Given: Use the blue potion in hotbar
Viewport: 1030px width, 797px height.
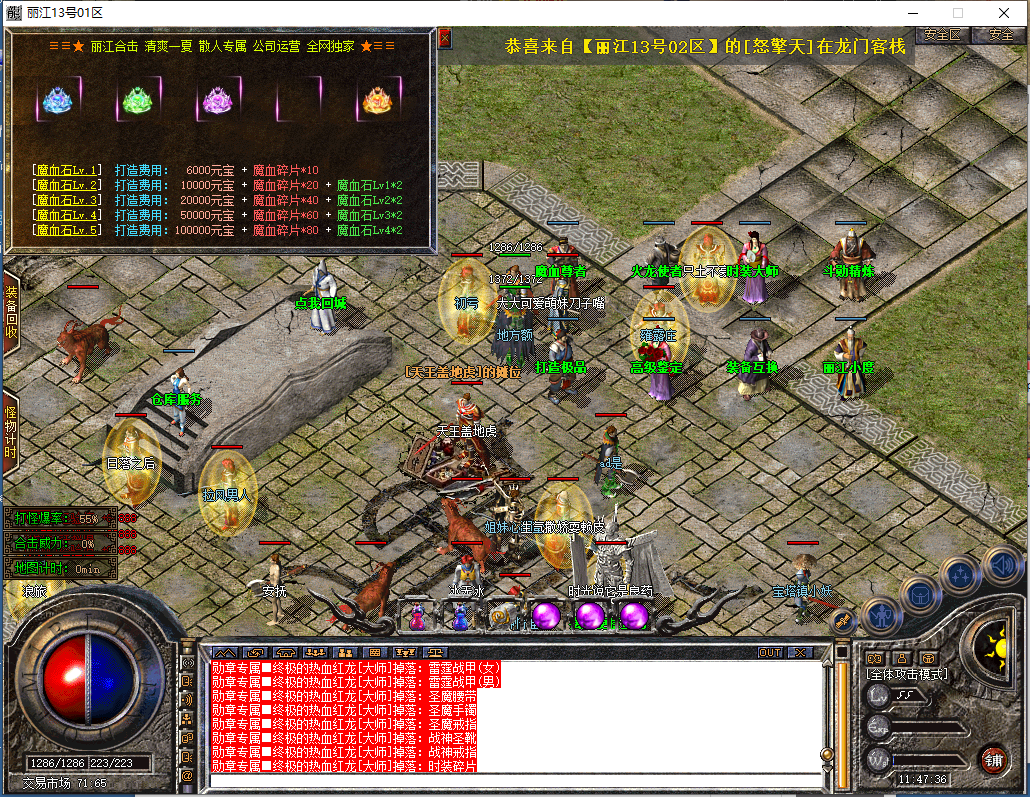Looking at the screenshot, I should (x=460, y=617).
